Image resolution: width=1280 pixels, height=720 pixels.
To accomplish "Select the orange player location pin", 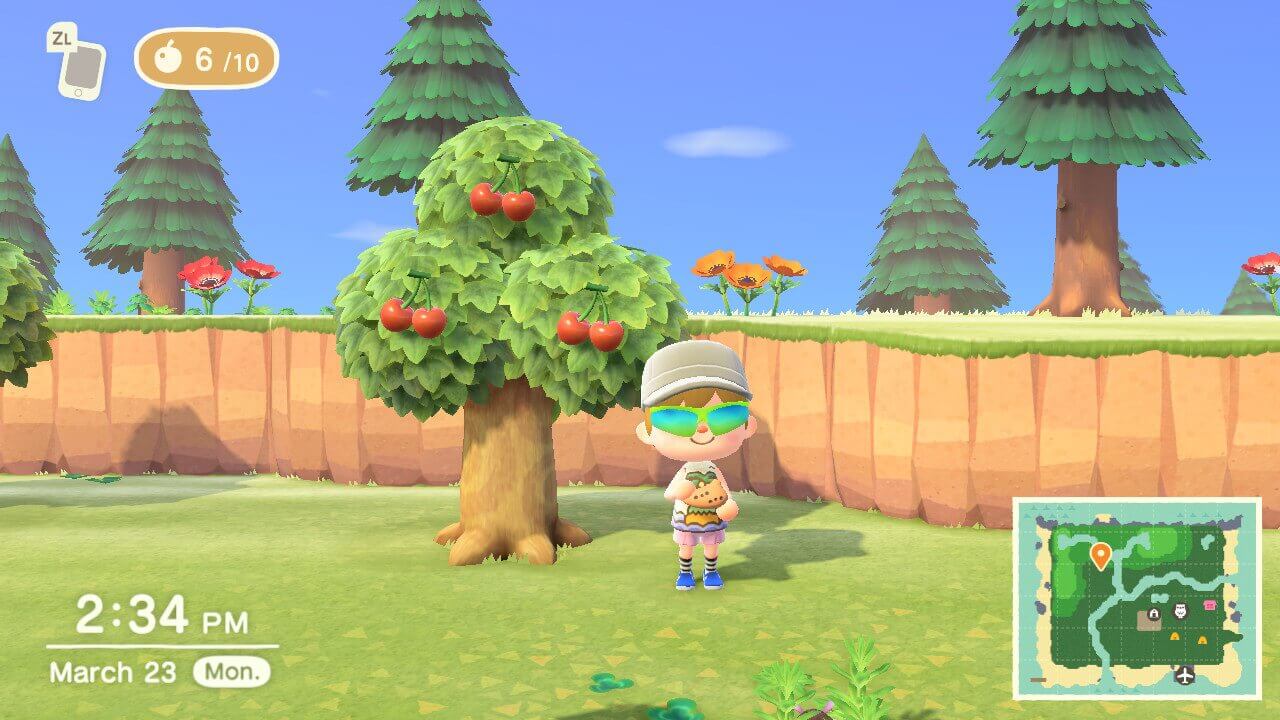I will pyautogui.click(x=1100, y=555).
